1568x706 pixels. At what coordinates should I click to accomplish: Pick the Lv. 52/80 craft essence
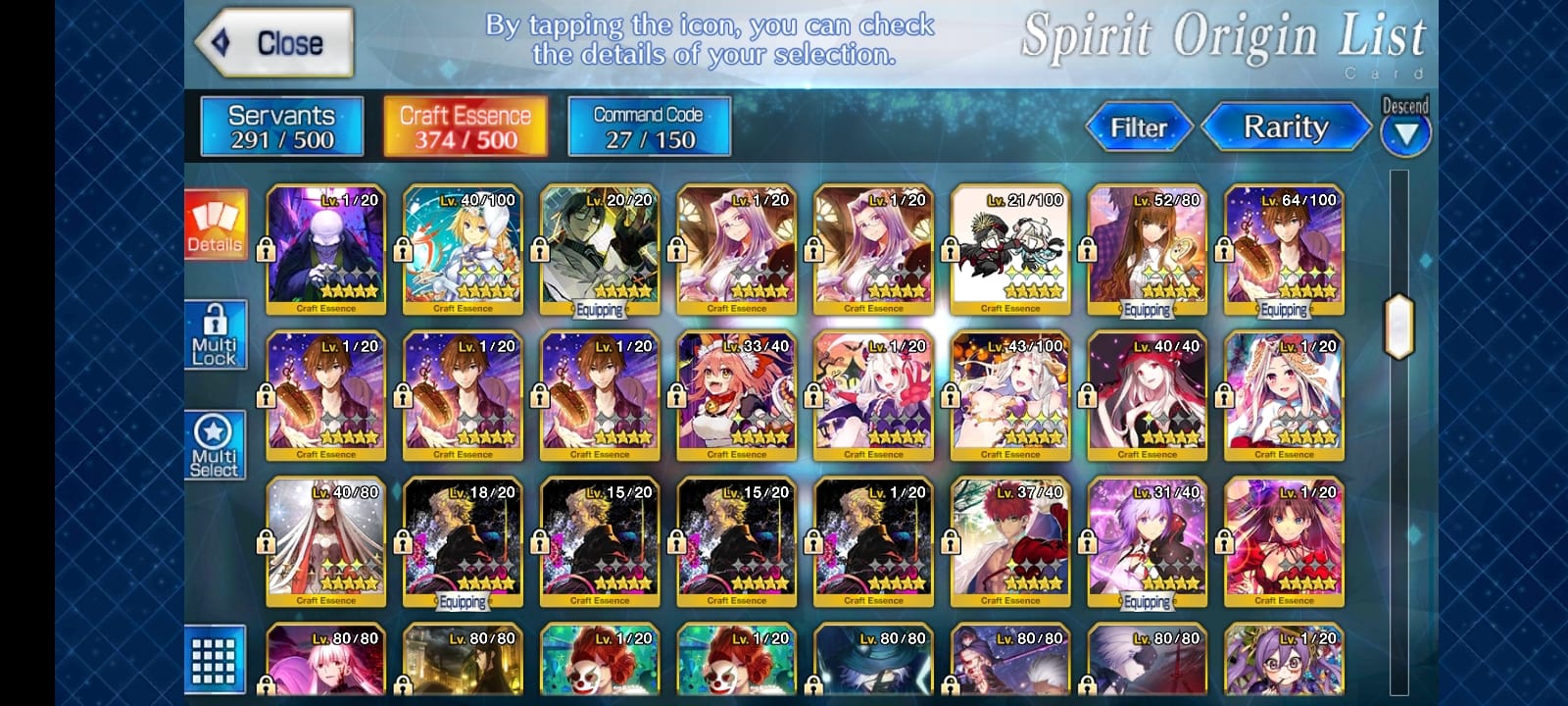[x=1148, y=249]
